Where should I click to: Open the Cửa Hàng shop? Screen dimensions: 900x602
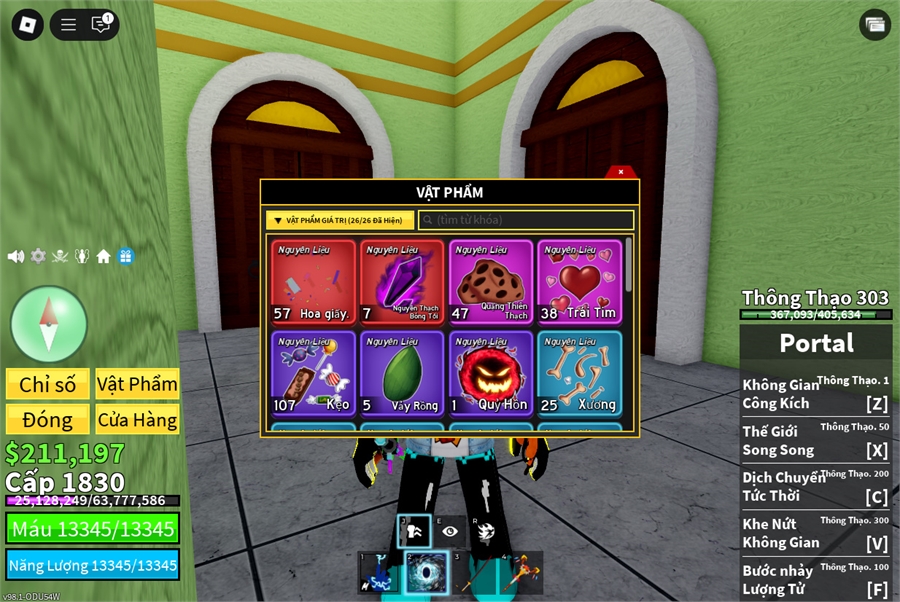(x=137, y=419)
